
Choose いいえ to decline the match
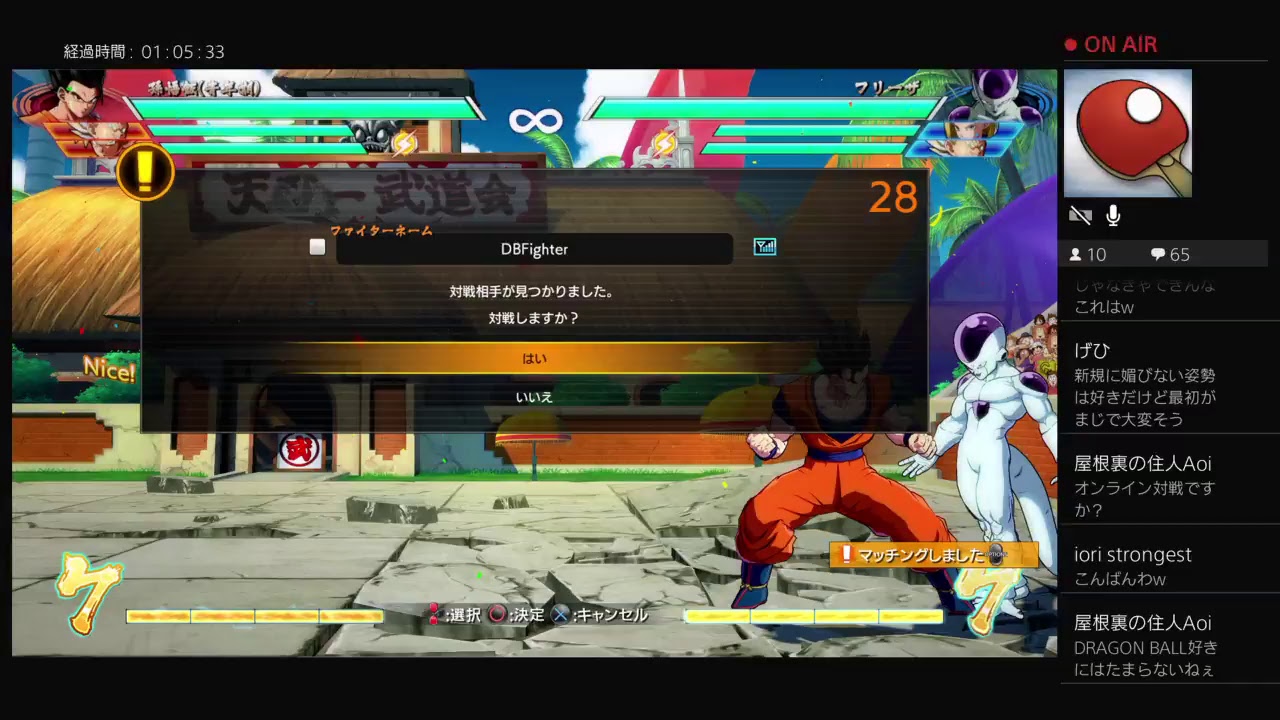coord(535,397)
